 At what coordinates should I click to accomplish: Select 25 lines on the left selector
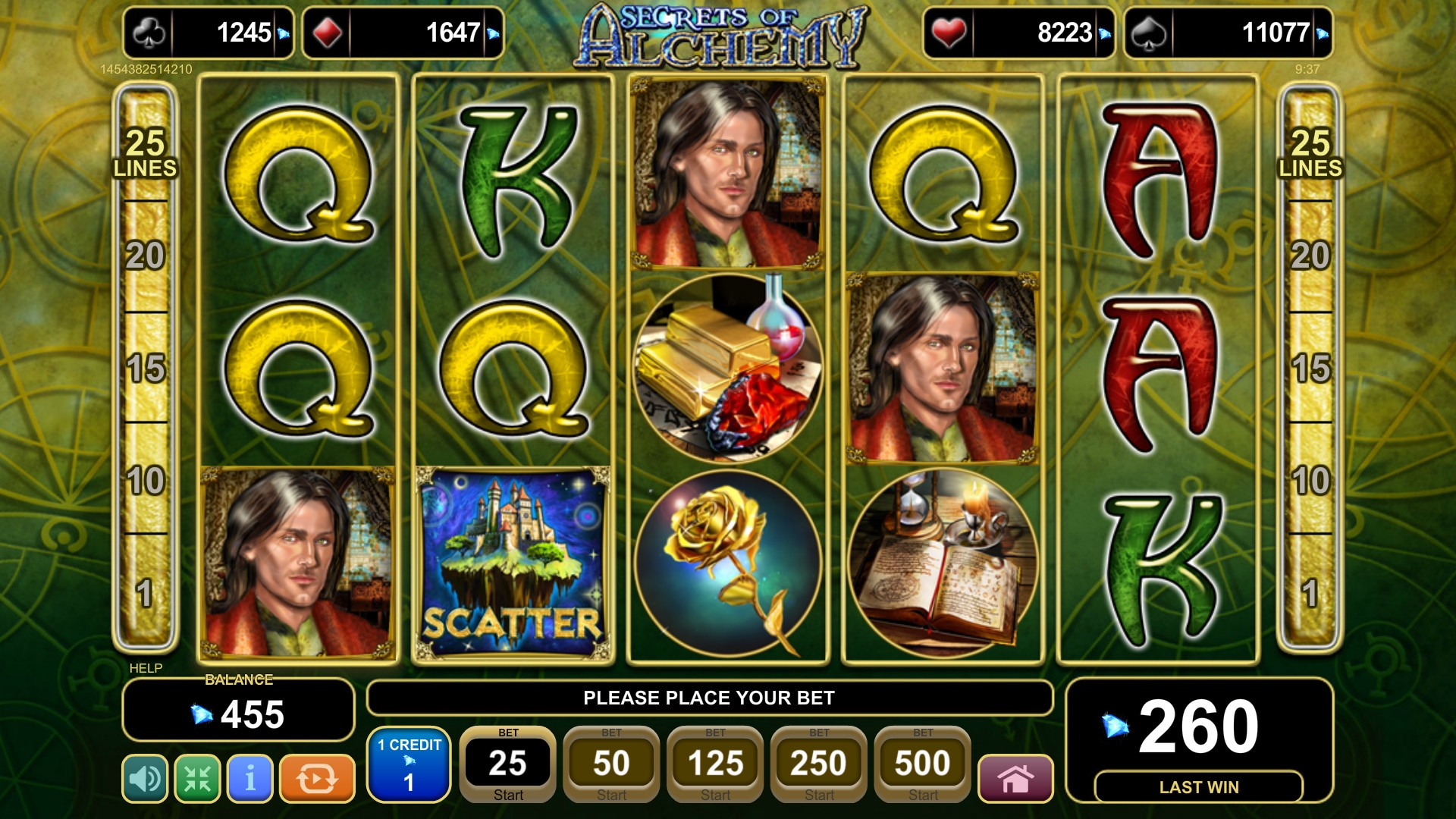tap(145, 152)
